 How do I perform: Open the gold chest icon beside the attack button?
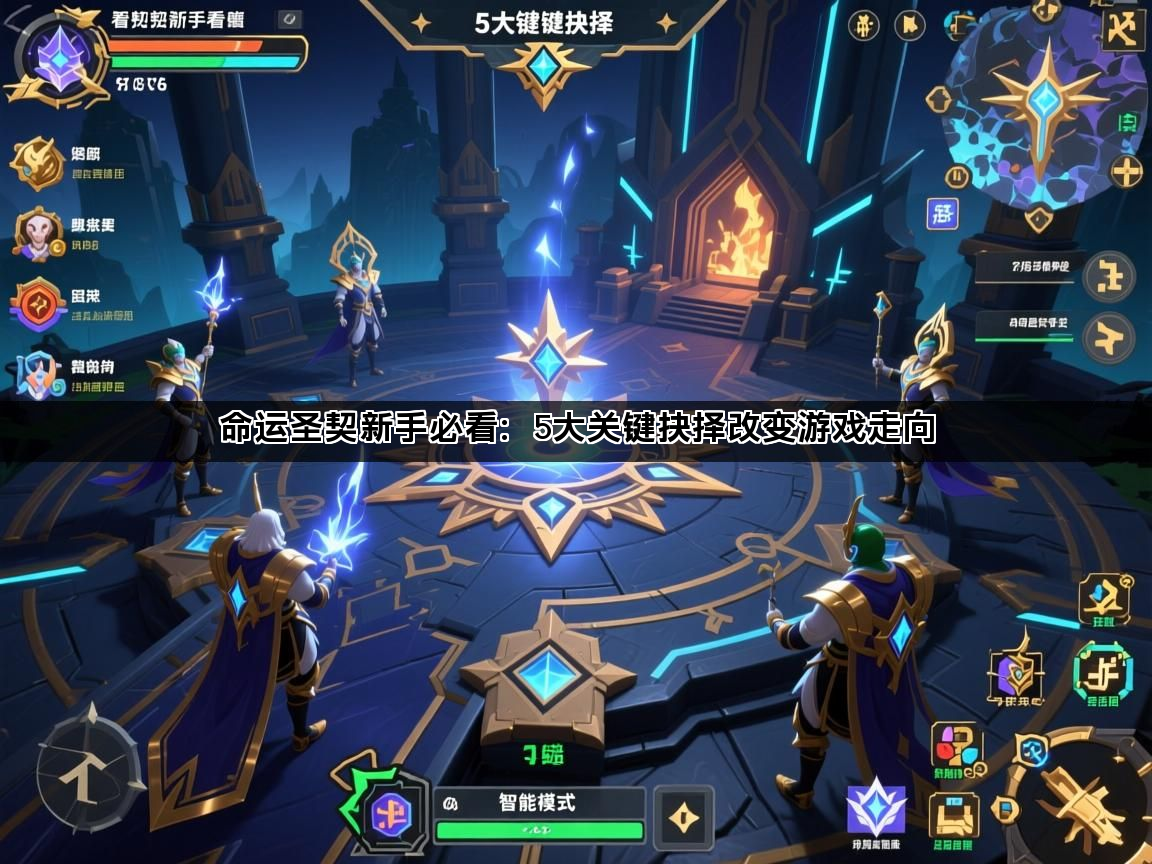[x=952, y=815]
